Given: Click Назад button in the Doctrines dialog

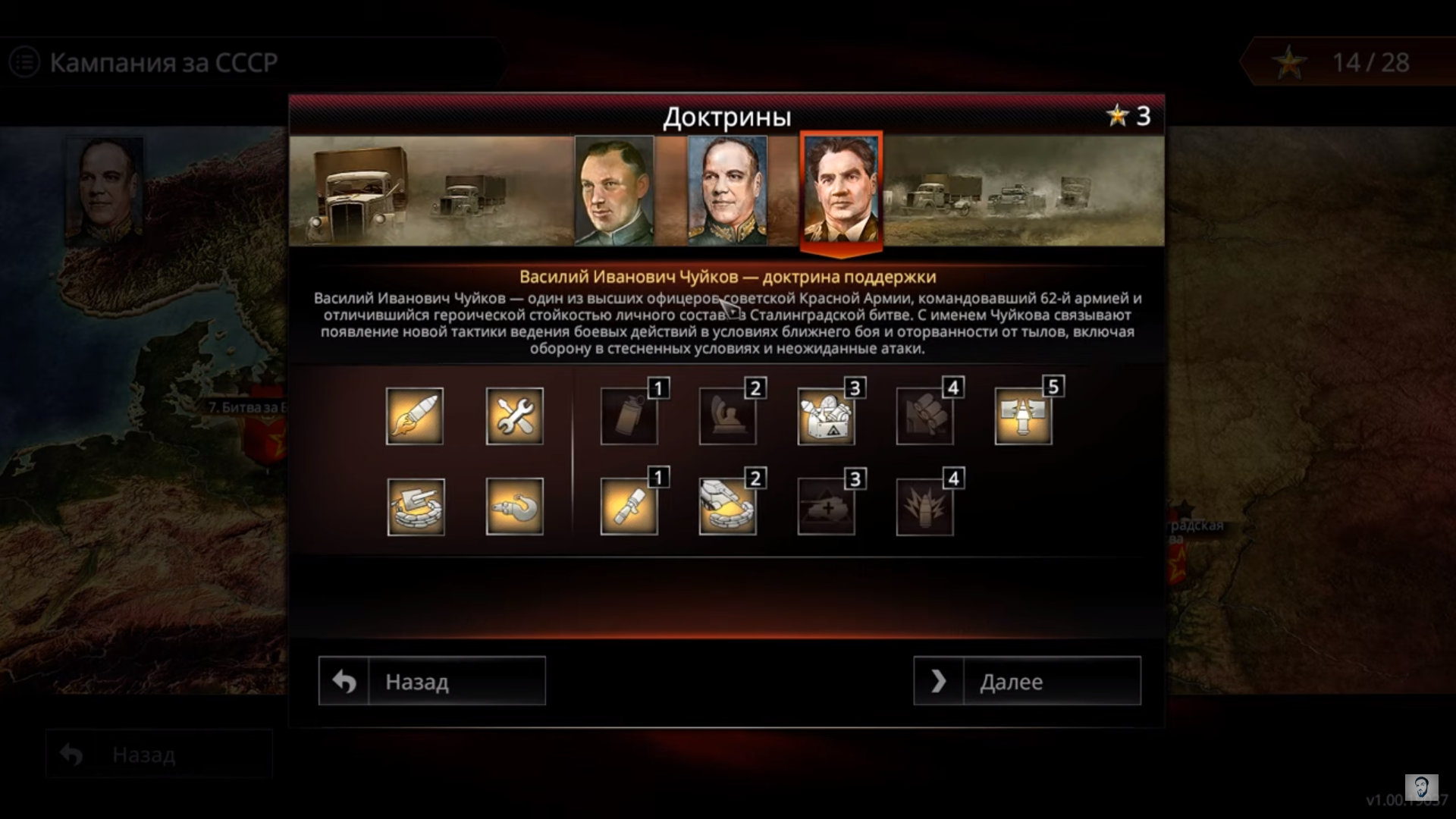Looking at the screenshot, I should [431, 681].
